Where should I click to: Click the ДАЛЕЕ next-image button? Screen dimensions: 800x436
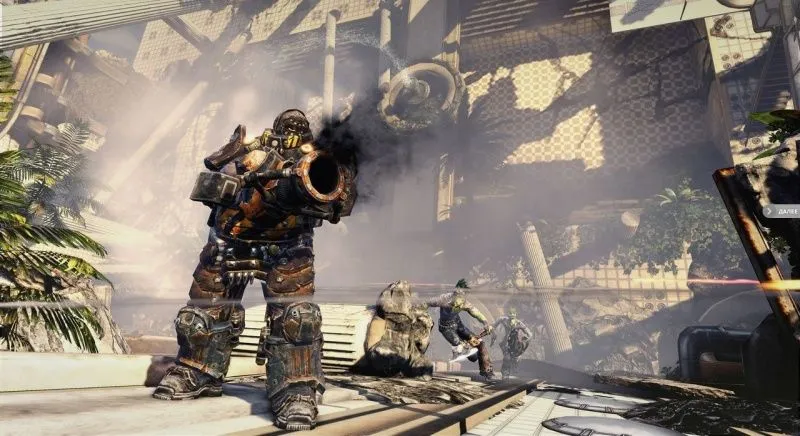click(781, 211)
